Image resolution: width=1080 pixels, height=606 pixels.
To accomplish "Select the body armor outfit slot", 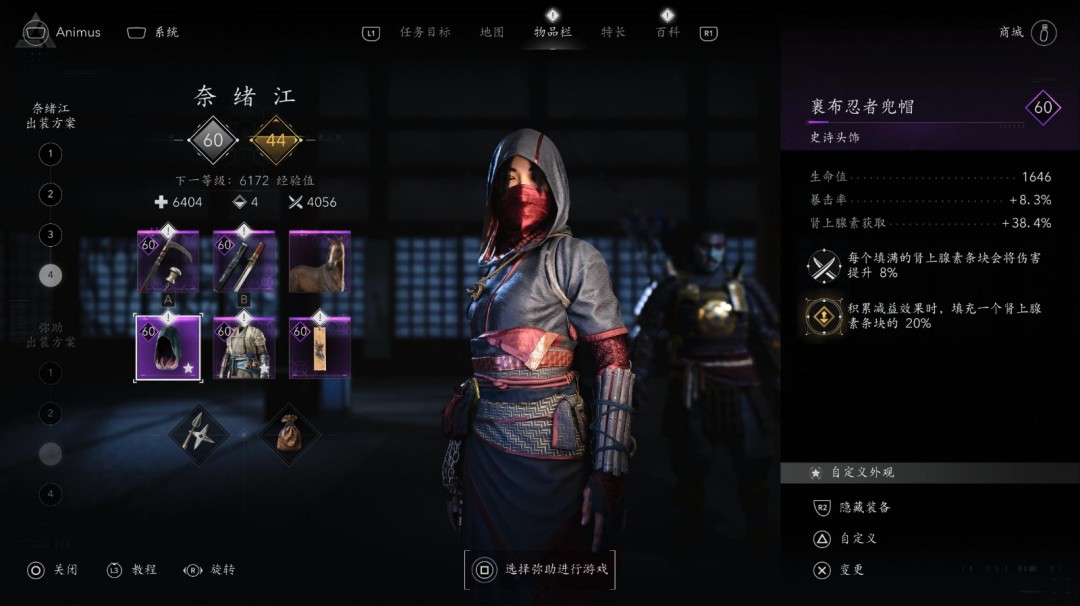I will [x=244, y=347].
